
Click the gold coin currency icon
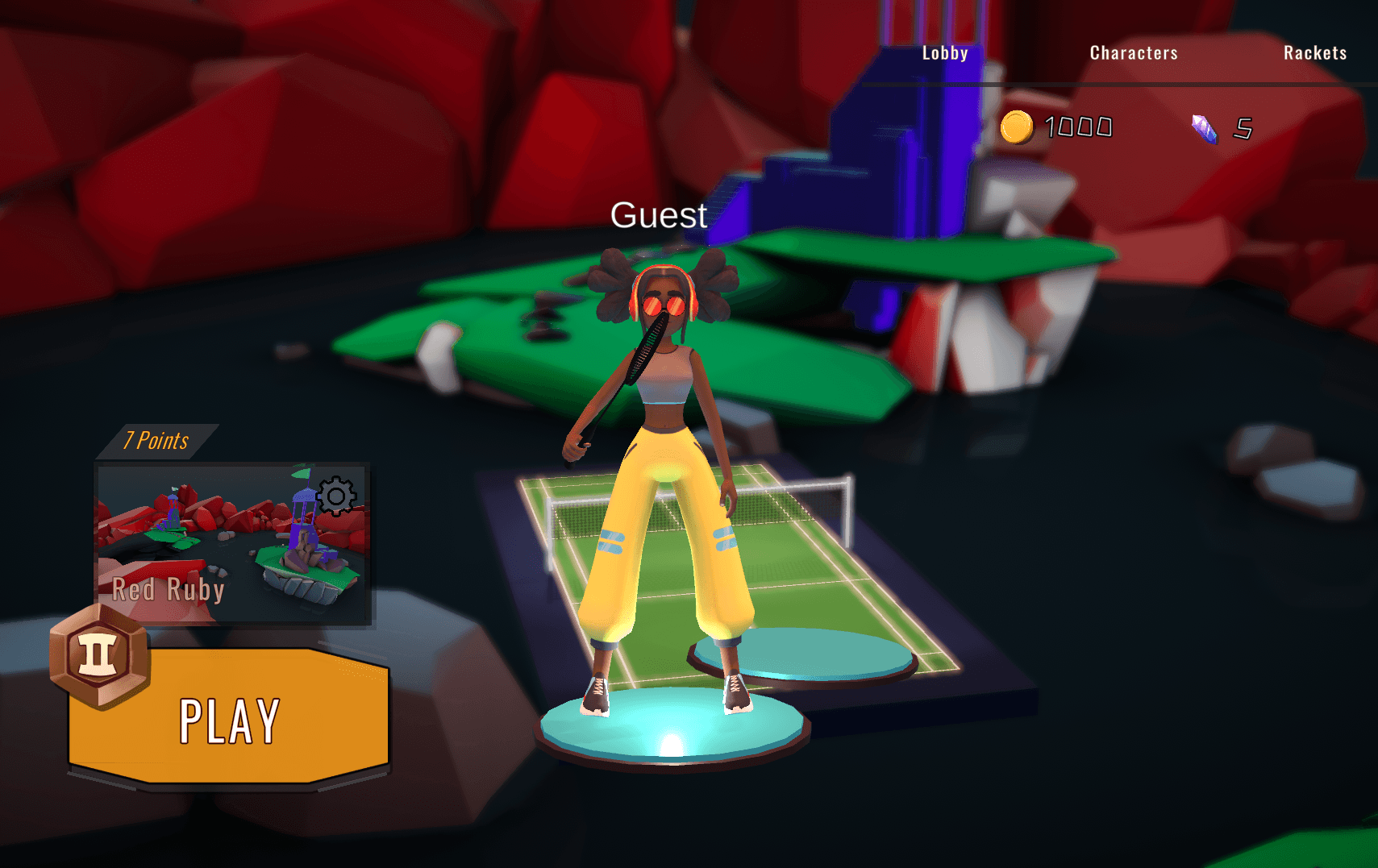1016,127
